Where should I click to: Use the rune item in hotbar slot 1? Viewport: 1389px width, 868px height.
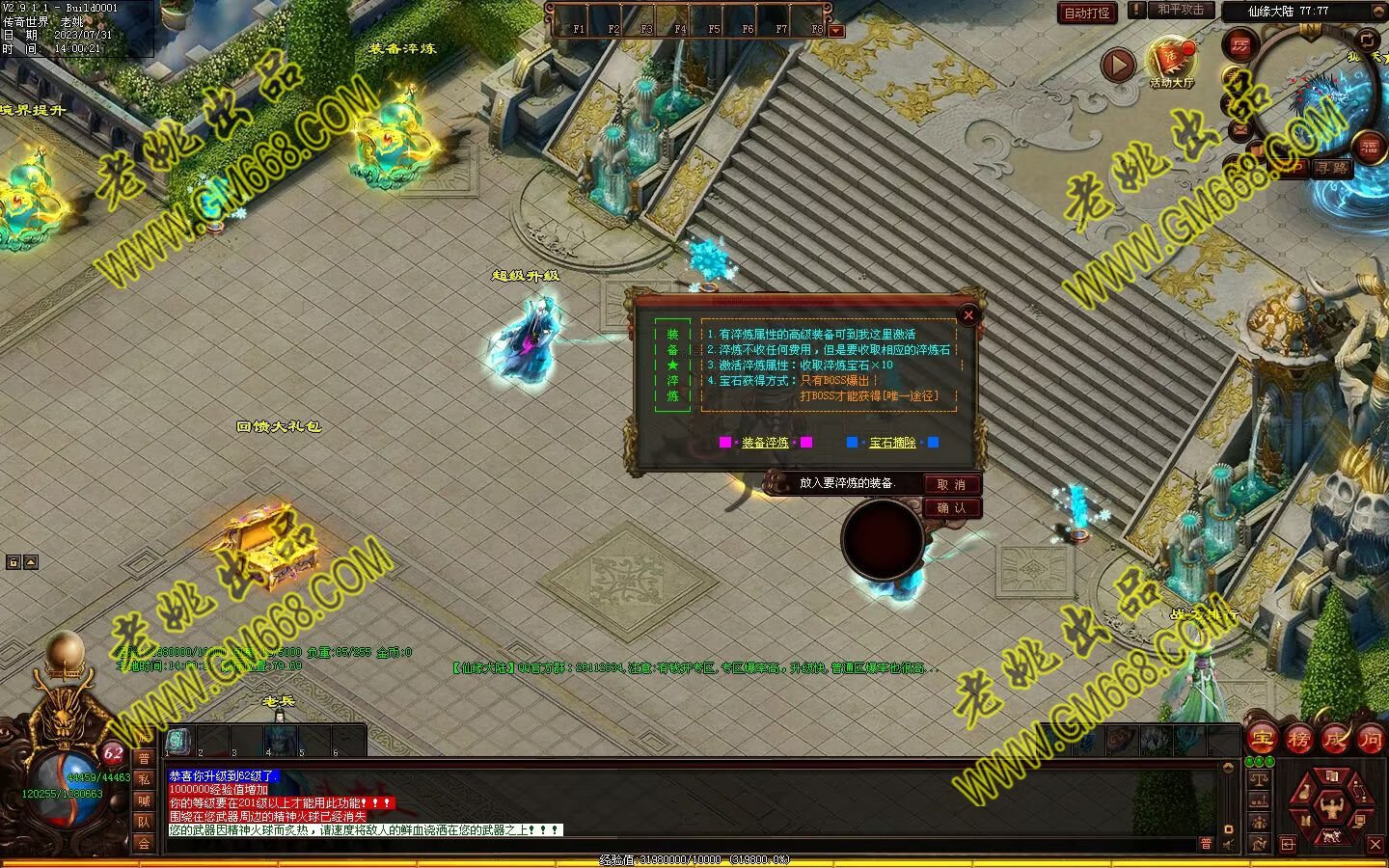pos(178,741)
